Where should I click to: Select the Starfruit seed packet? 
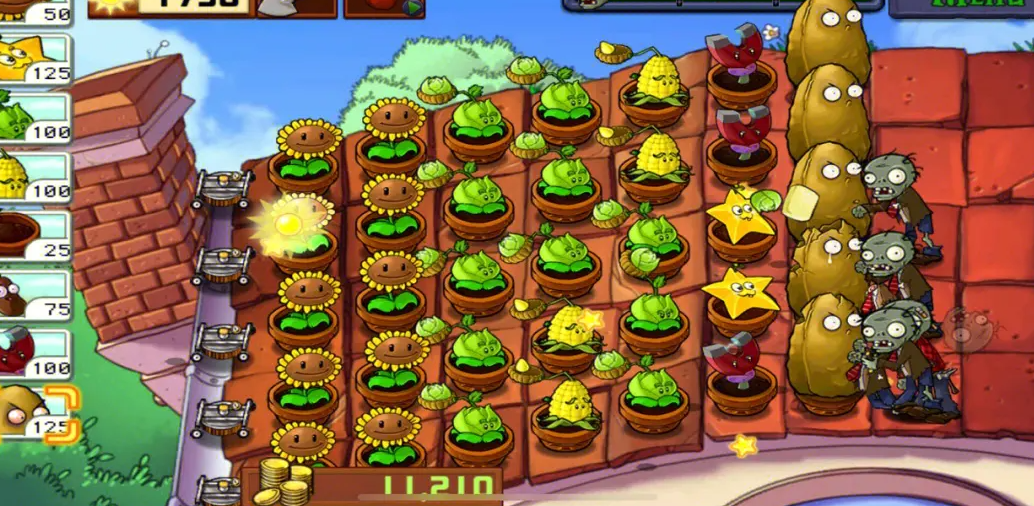[34, 59]
